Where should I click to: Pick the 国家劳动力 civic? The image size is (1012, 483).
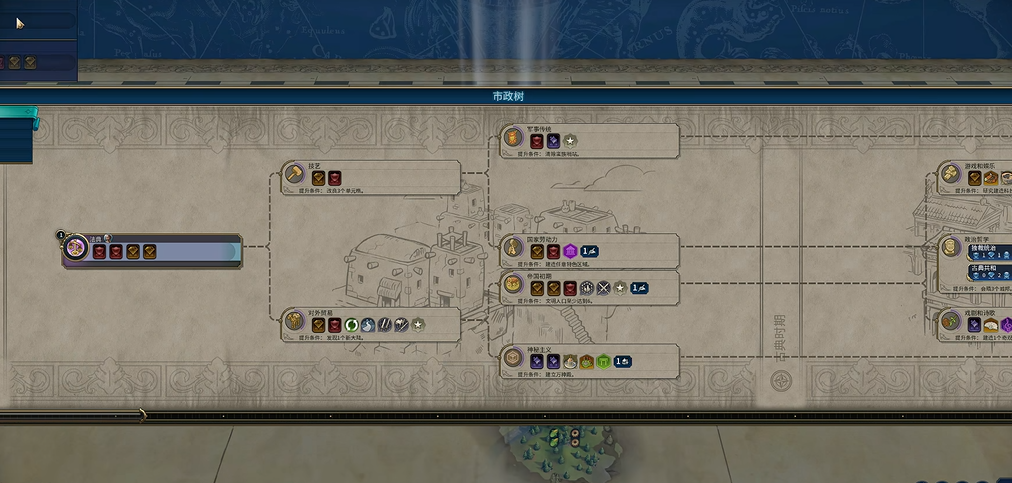[x=590, y=249]
